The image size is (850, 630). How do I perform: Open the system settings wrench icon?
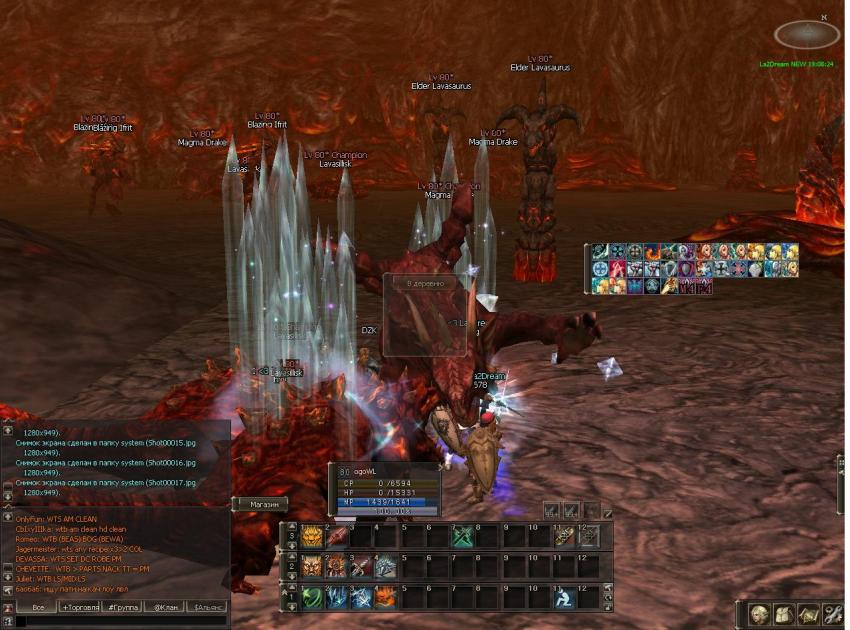click(x=832, y=614)
